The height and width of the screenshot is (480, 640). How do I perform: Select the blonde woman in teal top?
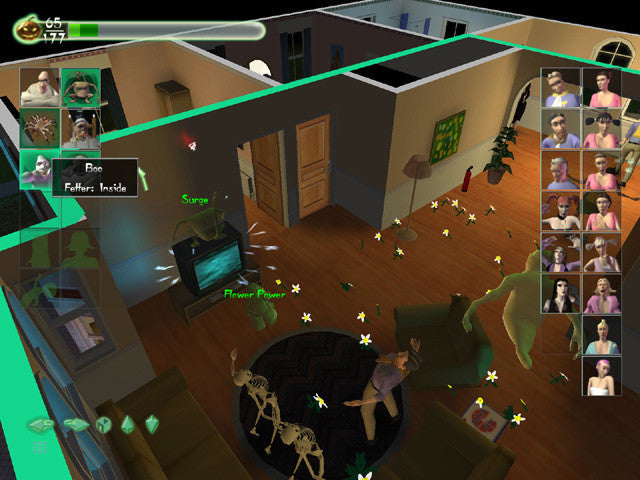tap(602, 336)
